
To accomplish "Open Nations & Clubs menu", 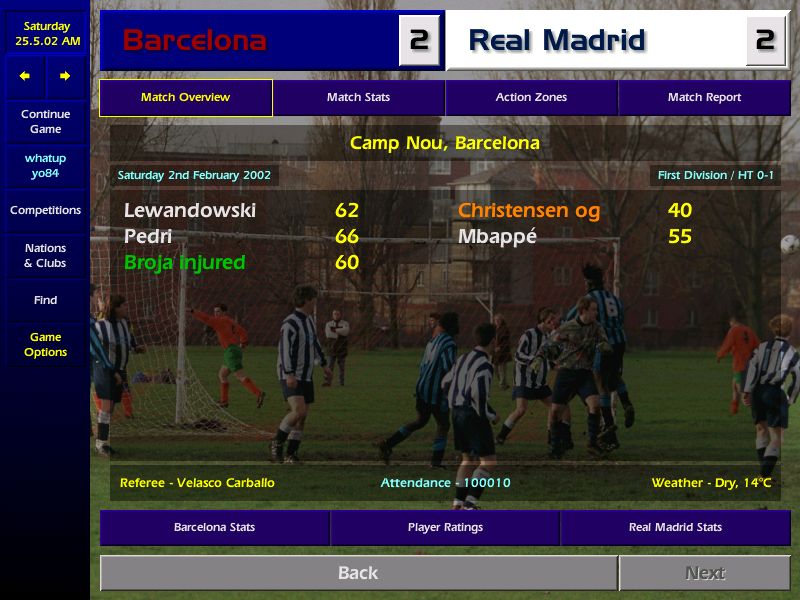I will pos(45,255).
